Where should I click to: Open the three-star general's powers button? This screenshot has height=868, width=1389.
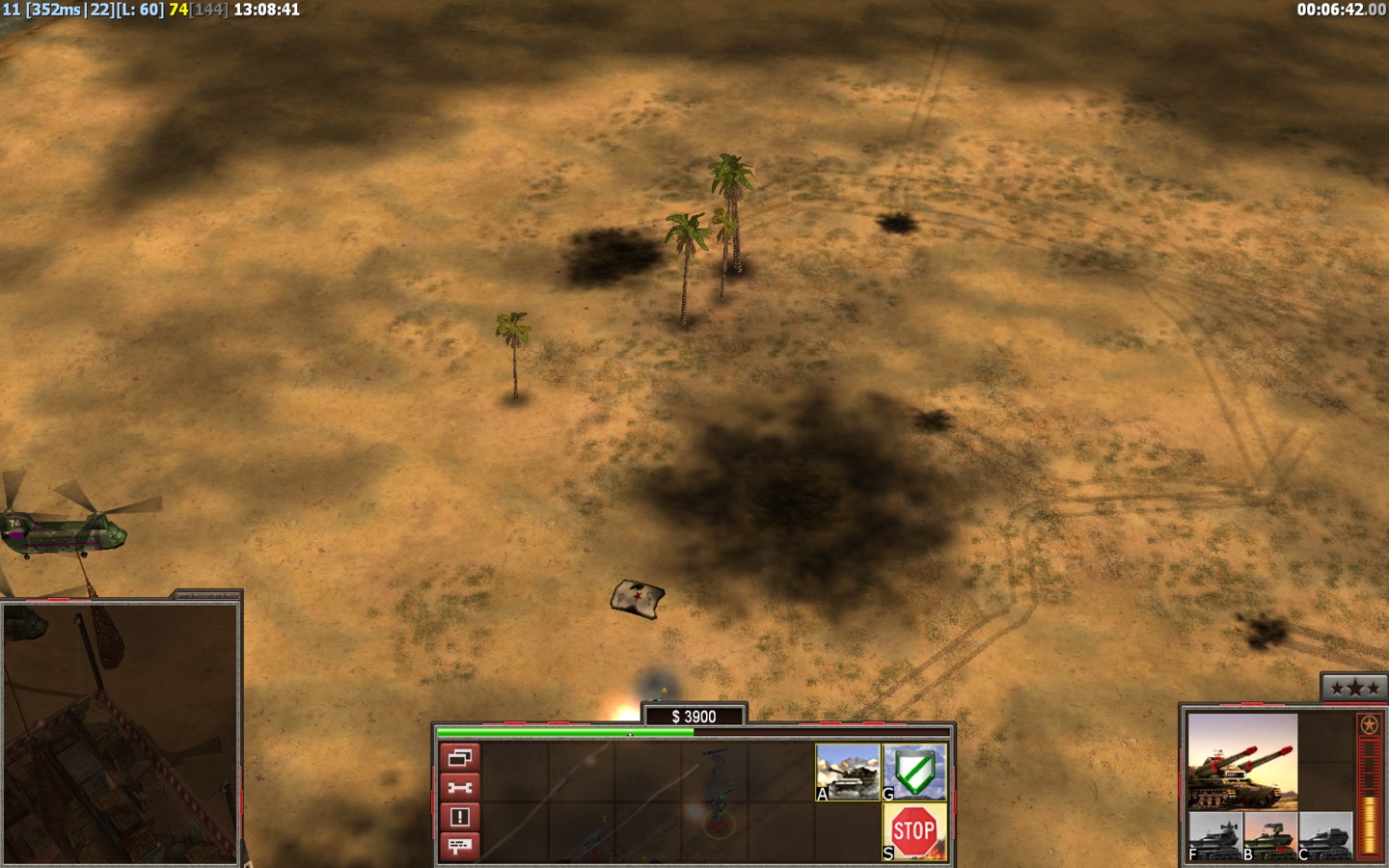coord(1354,688)
